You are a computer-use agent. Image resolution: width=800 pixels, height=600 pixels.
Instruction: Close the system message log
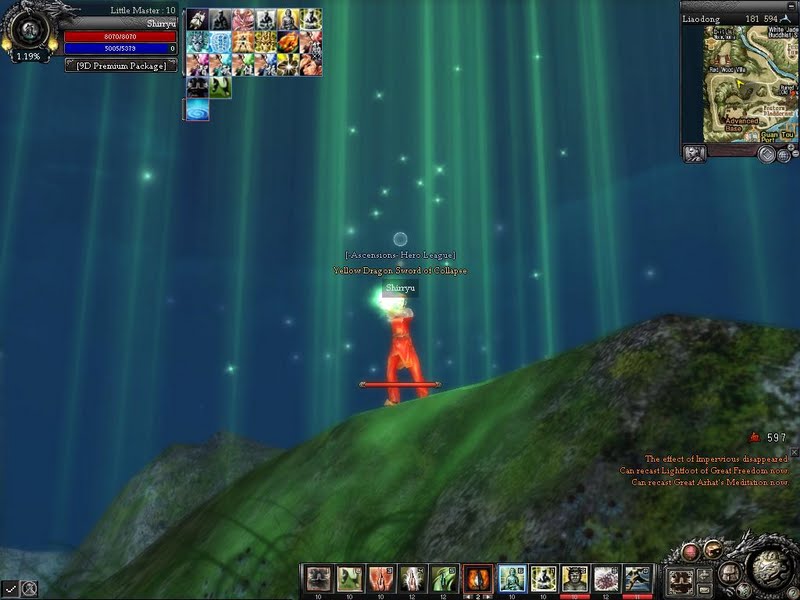pos(795,453)
